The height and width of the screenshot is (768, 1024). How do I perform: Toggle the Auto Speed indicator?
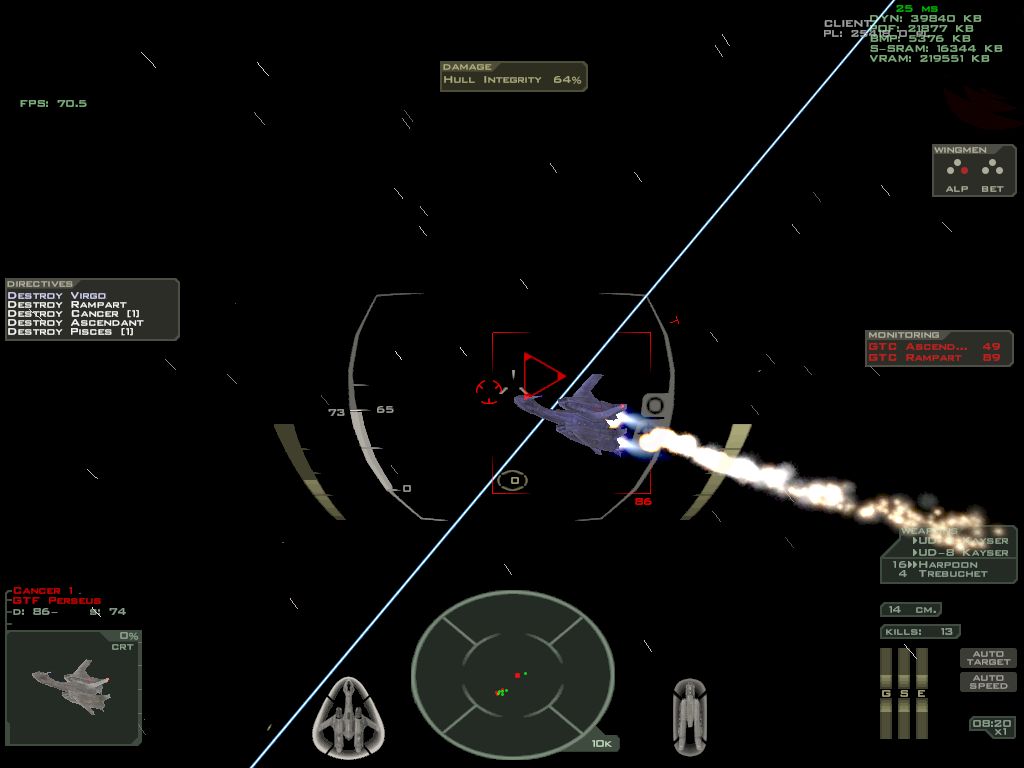(988, 682)
